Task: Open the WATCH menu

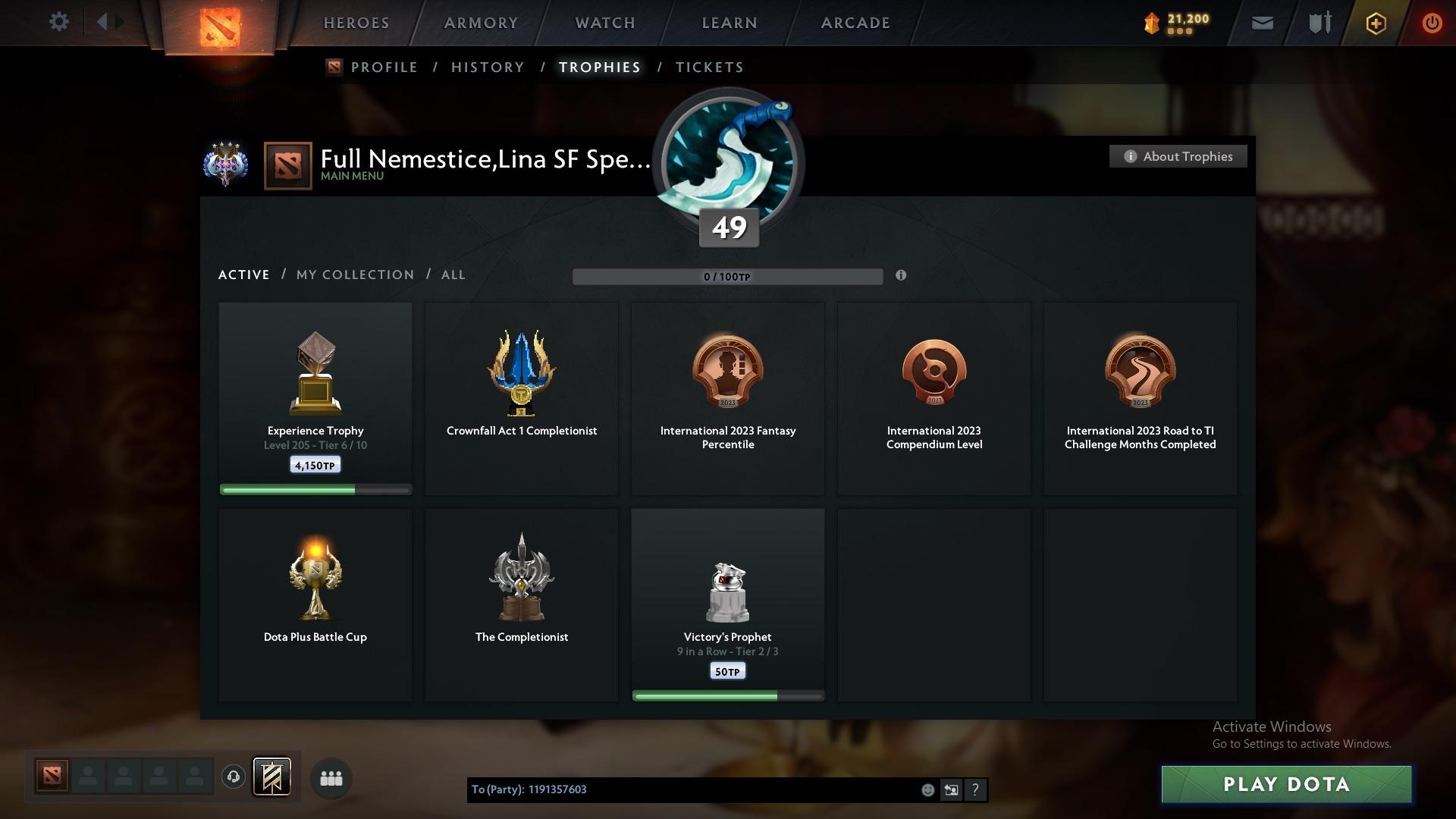Action: pos(604,23)
